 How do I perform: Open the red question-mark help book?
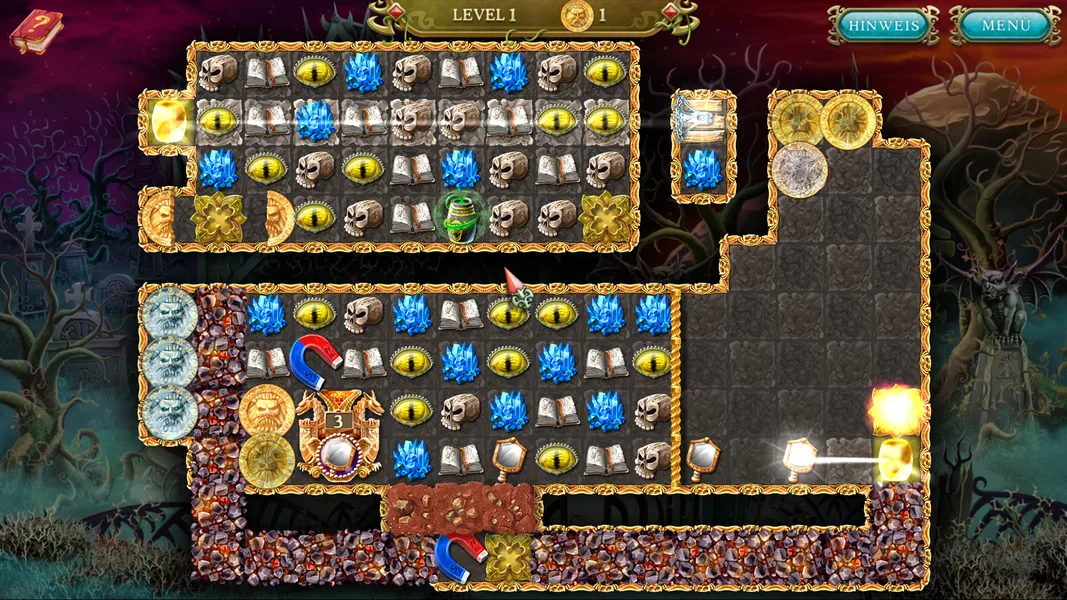(36, 30)
